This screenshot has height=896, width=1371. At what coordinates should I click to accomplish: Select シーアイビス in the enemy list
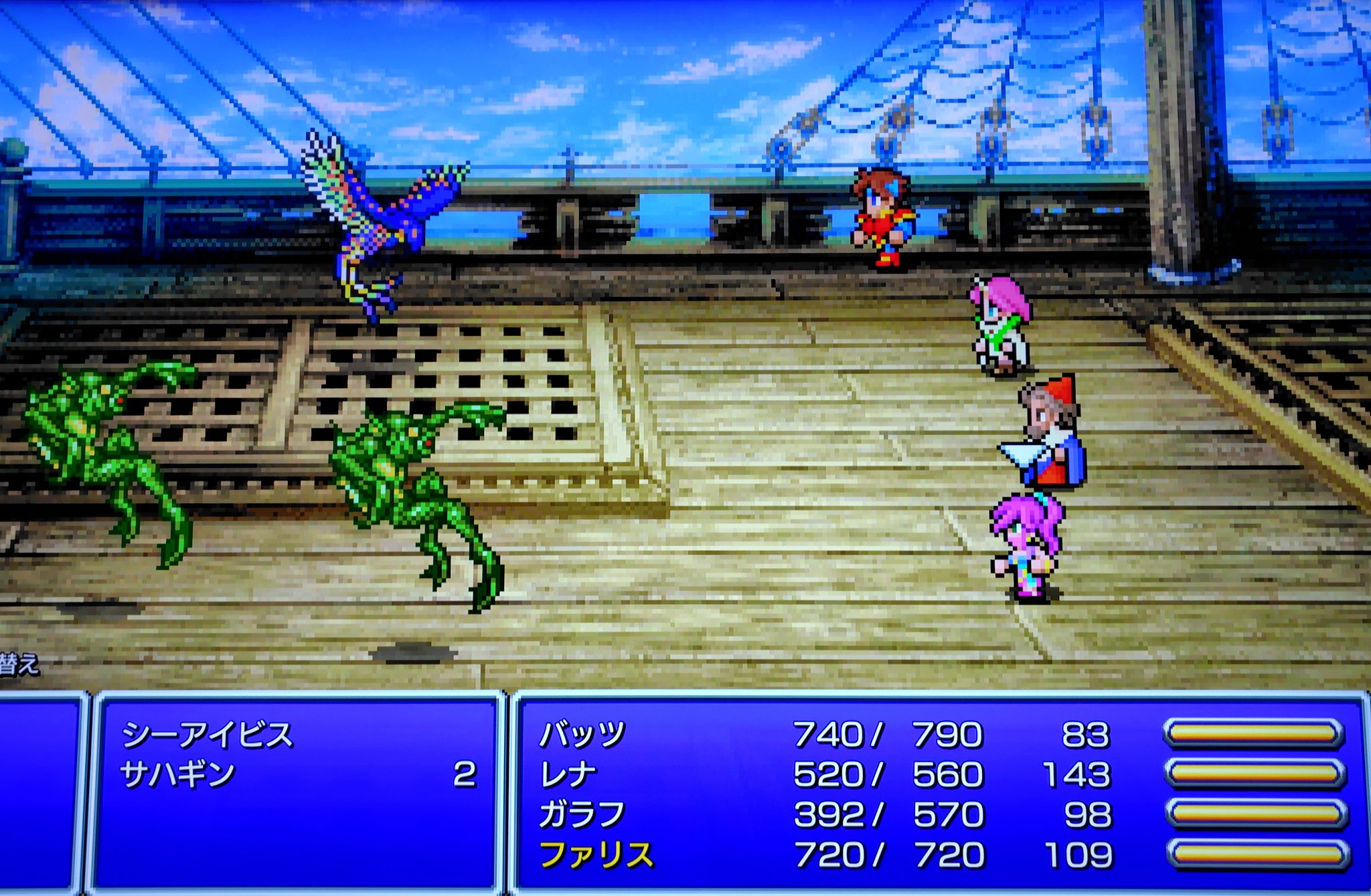click(x=208, y=735)
